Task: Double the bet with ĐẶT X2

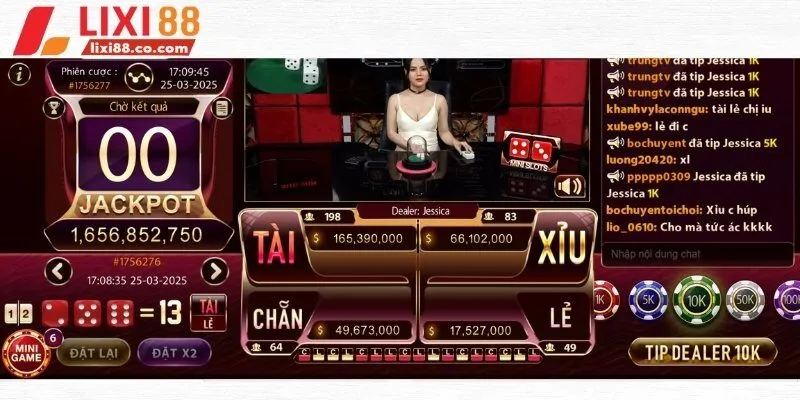Action: (174, 351)
